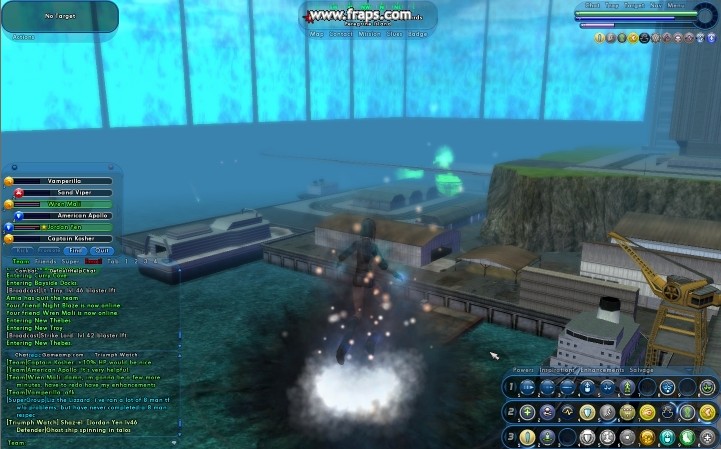Quit the team with Quit button
Viewport: 721px width, 449px height.
coord(102,251)
